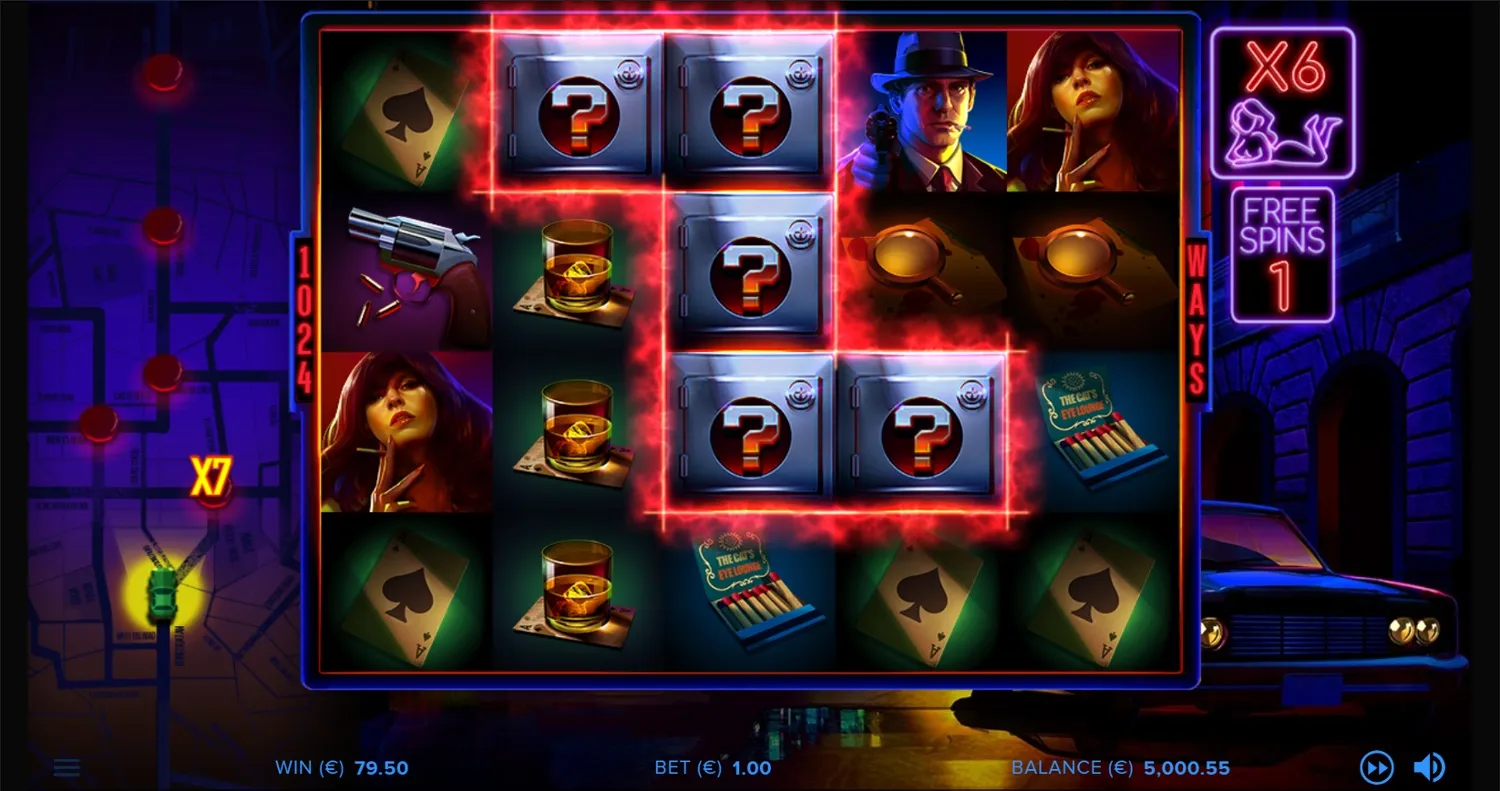Enable turbo spin mode
The height and width of the screenshot is (791, 1500).
[x=1378, y=767]
